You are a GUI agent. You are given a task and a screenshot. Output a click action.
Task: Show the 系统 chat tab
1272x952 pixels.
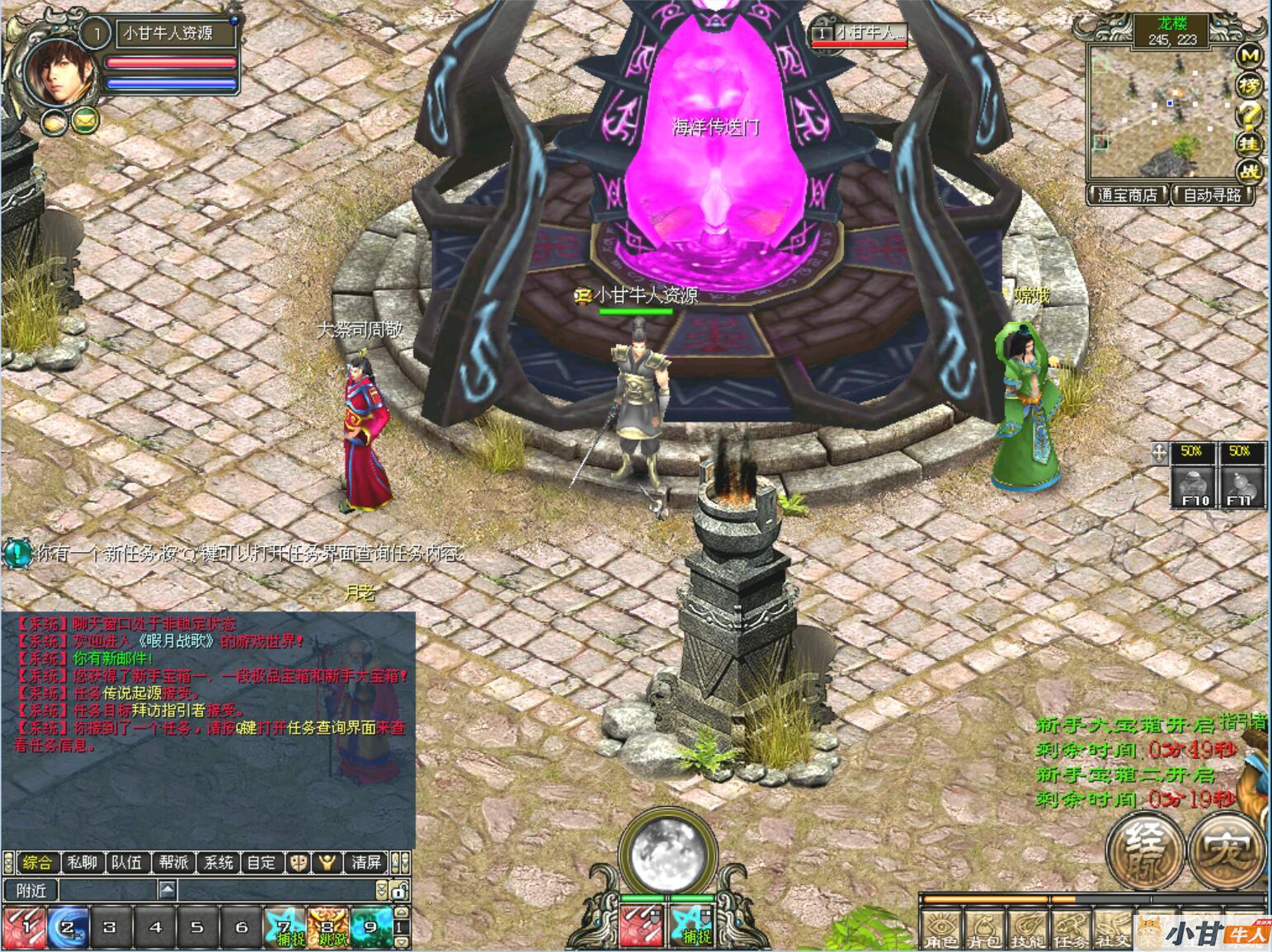pos(219,863)
